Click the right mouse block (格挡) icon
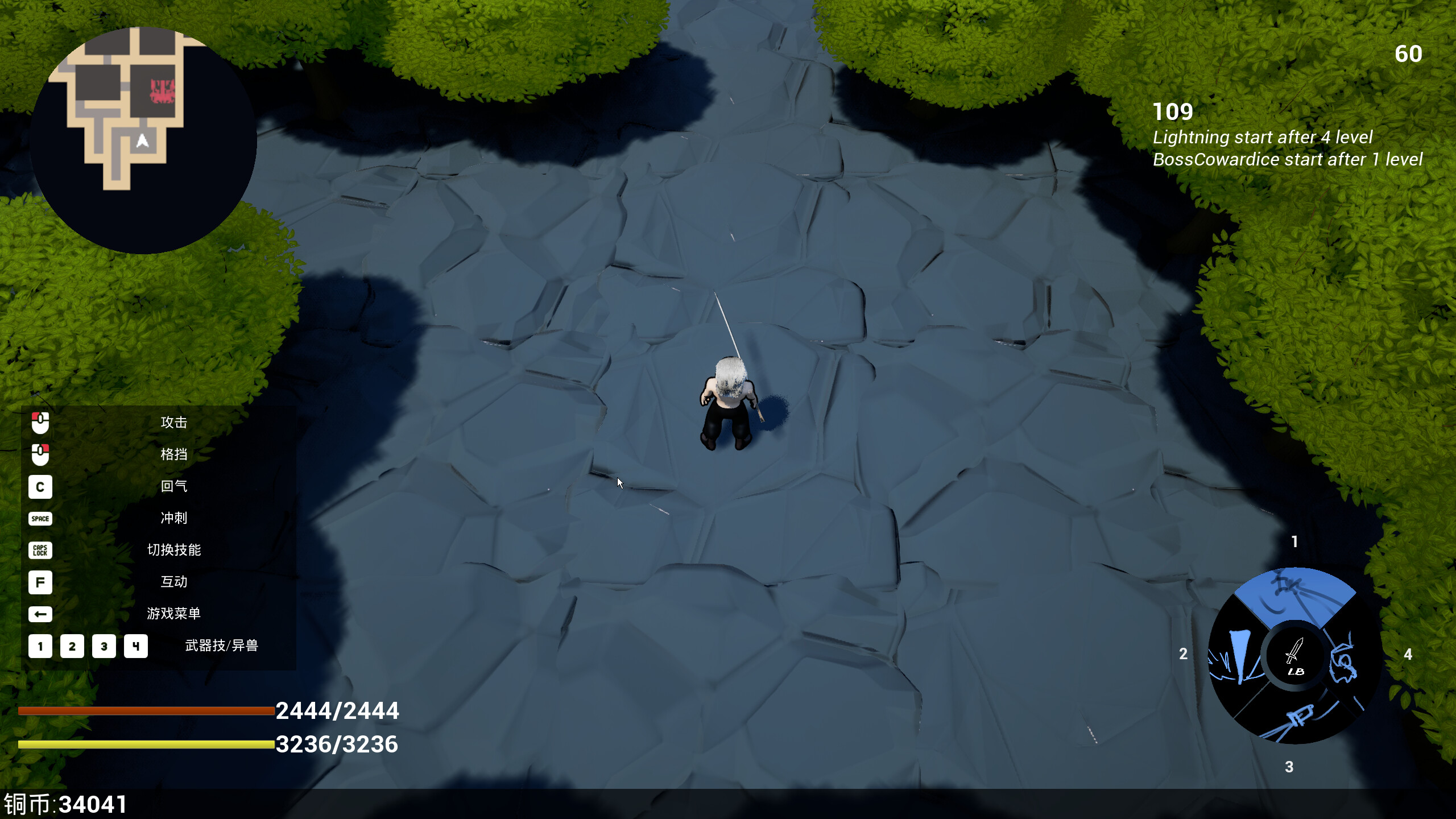 click(40, 454)
